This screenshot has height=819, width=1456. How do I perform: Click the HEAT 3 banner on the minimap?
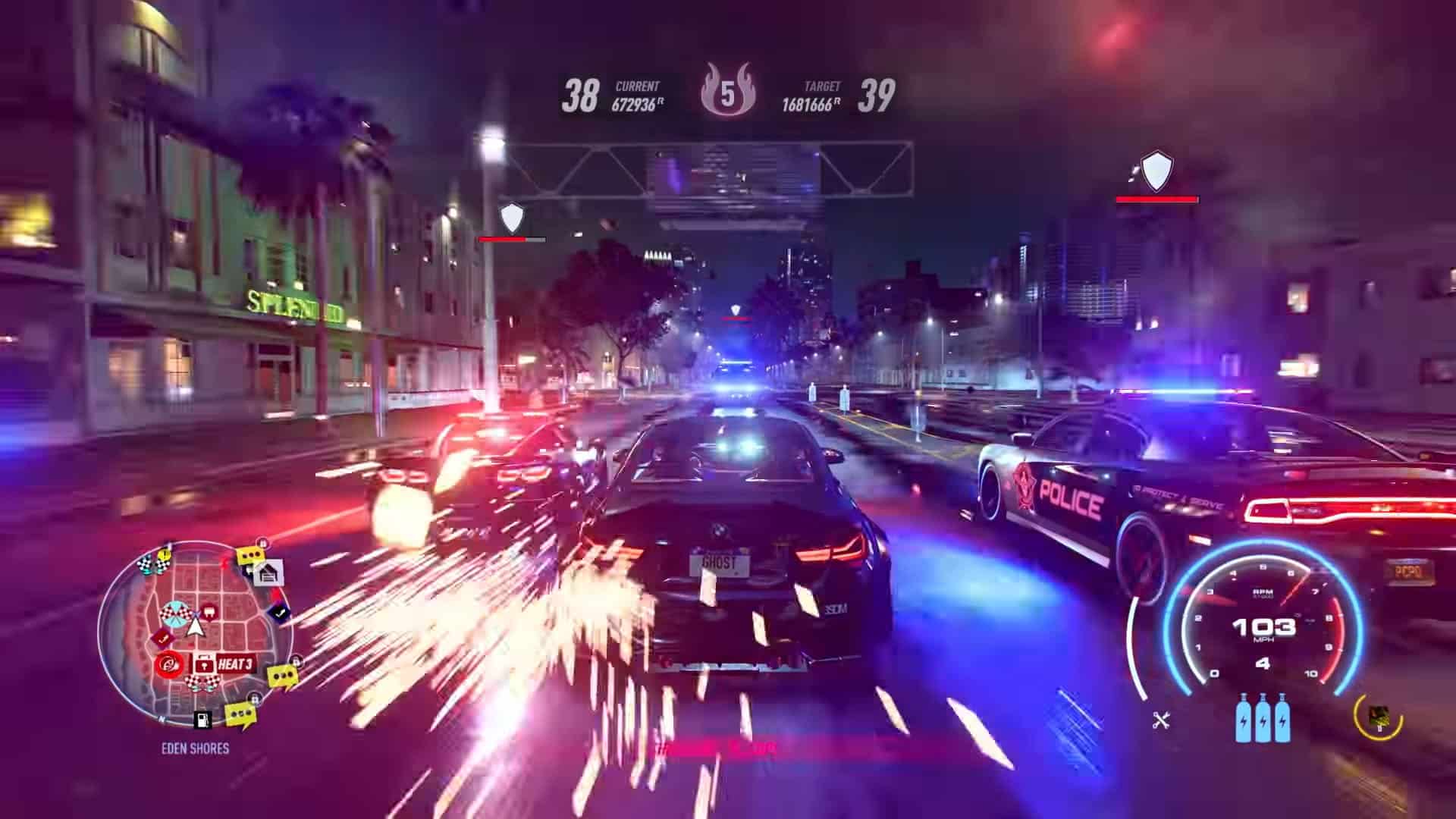click(237, 663)
